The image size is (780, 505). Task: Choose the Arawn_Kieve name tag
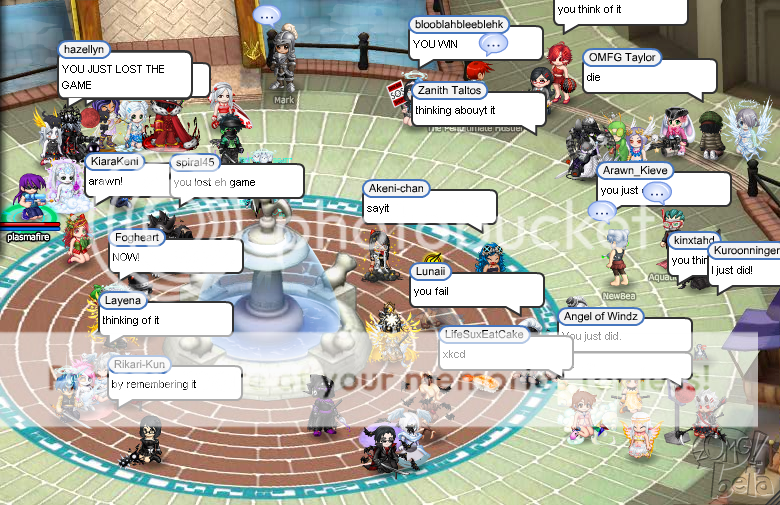tap(634, 170)
